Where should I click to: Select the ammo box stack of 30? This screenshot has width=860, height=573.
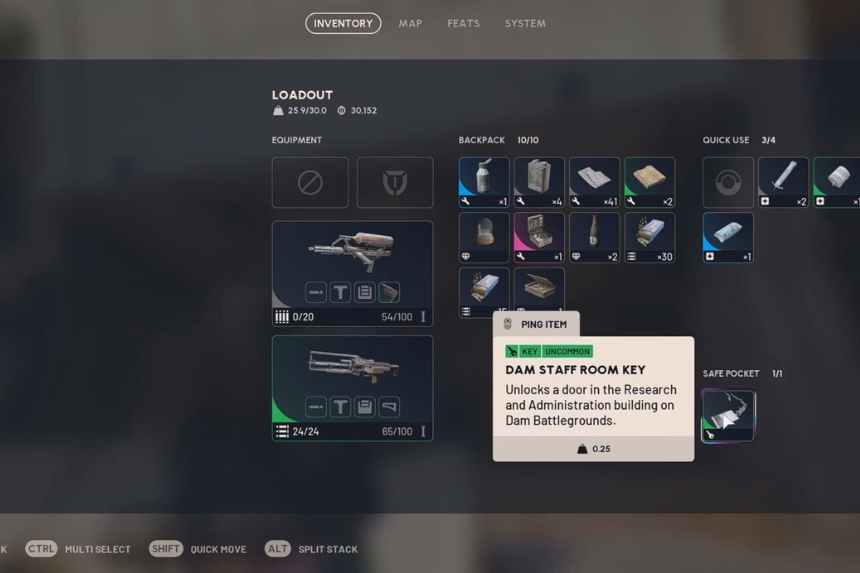pyautogui.click(x=649, y=237)
